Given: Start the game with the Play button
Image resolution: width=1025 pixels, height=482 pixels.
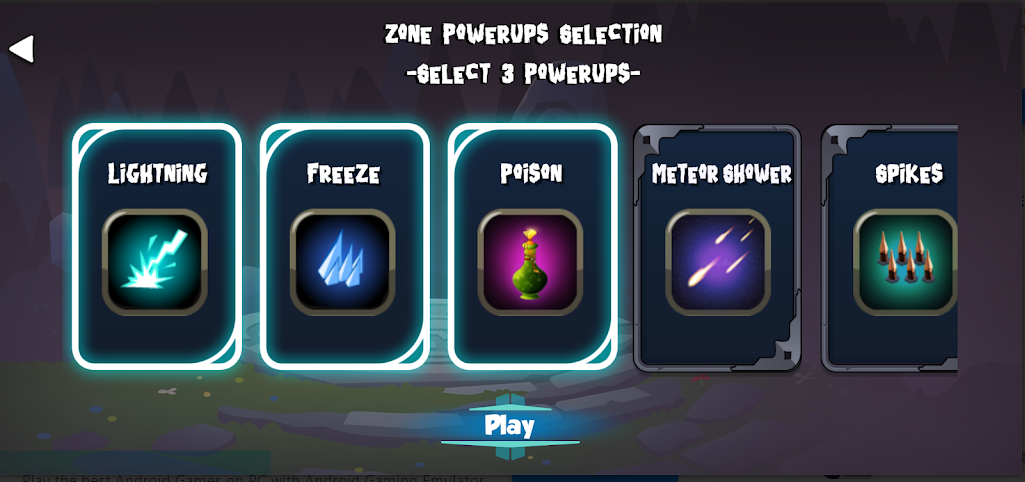Looking at the screenshot, I should click(x=510, y=426).
